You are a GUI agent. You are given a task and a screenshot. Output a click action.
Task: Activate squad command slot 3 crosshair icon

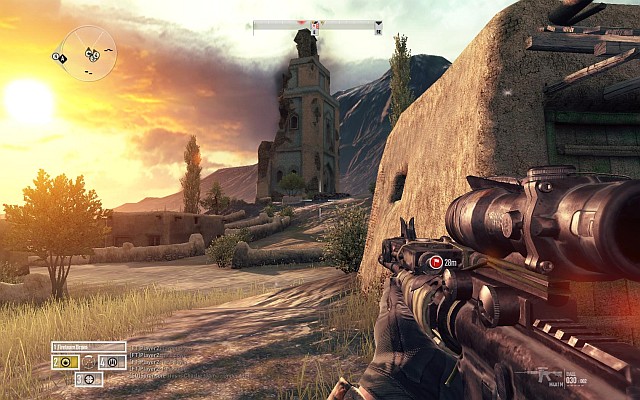[x=89, y=379]
